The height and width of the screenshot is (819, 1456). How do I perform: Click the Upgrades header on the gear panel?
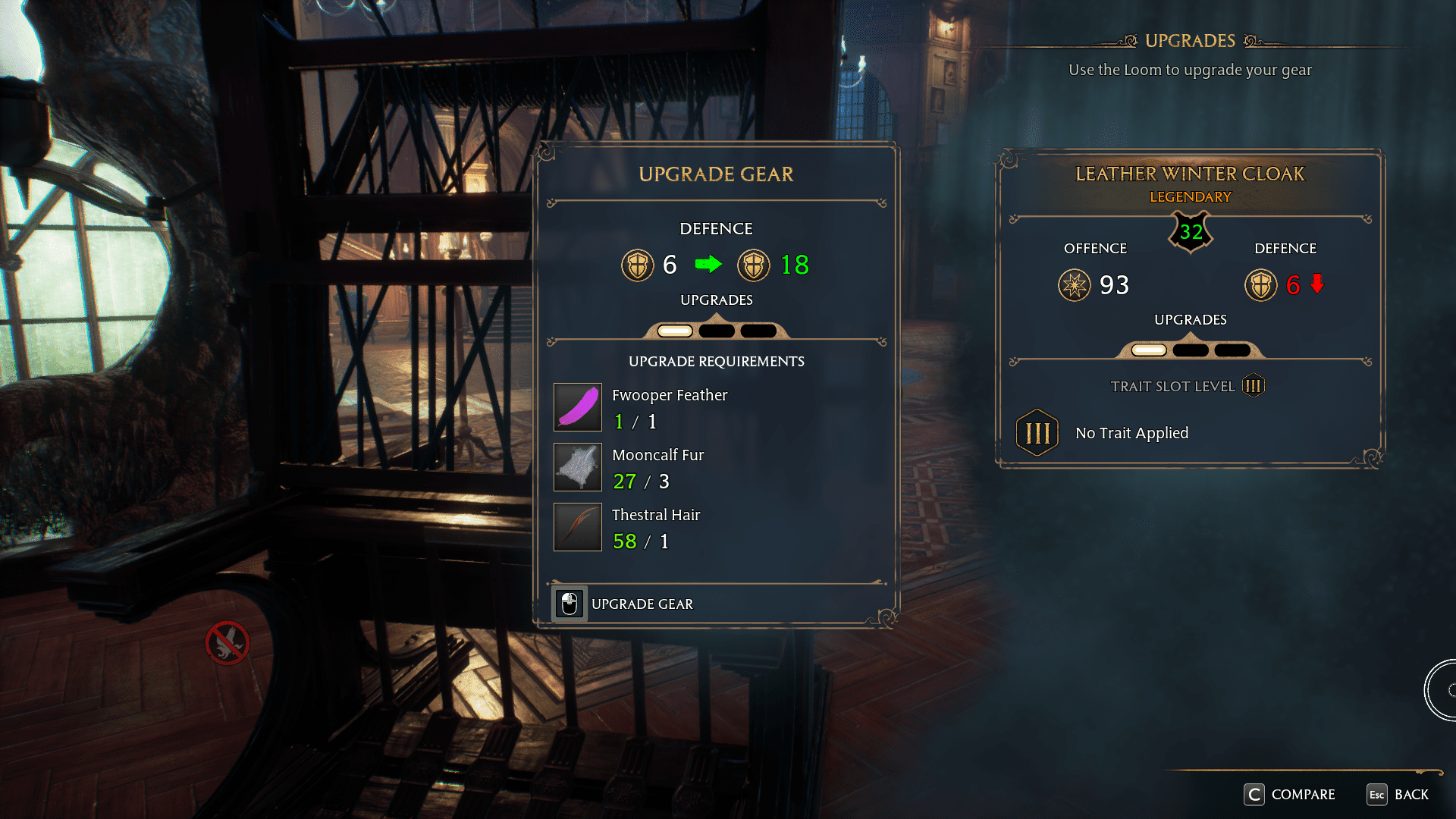coord(716,300)
